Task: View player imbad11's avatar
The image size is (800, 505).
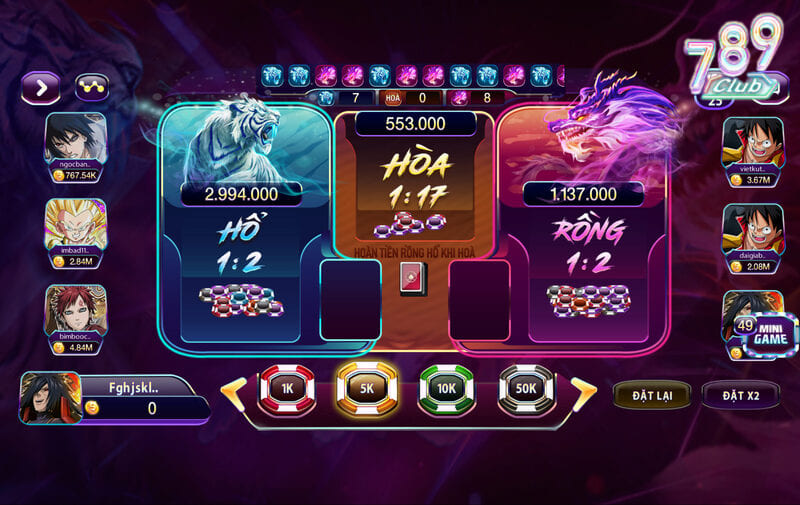Action: pyautogui.click(x=74, y=224)
